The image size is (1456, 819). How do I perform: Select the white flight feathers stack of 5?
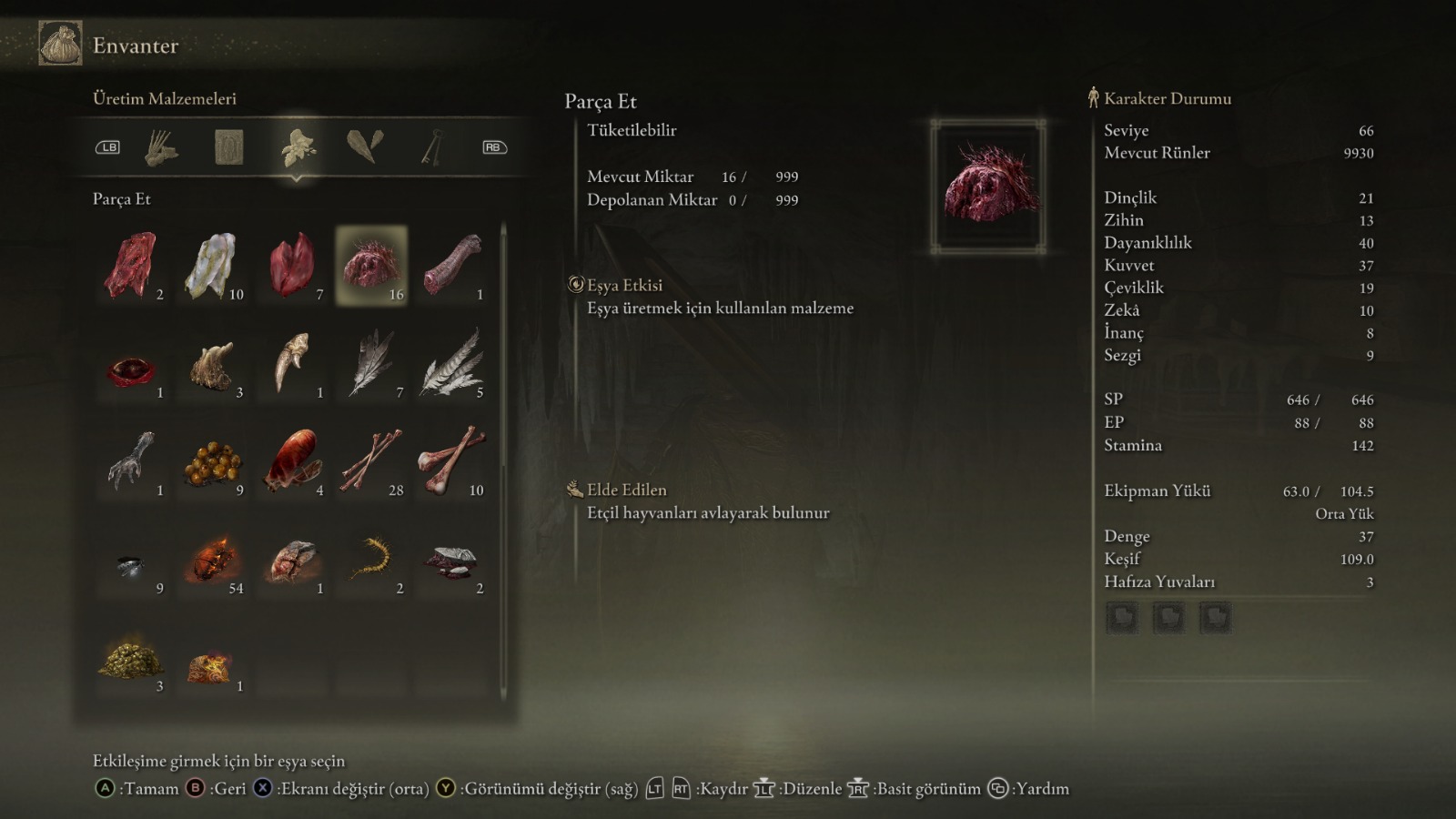[x=451, y=364]
